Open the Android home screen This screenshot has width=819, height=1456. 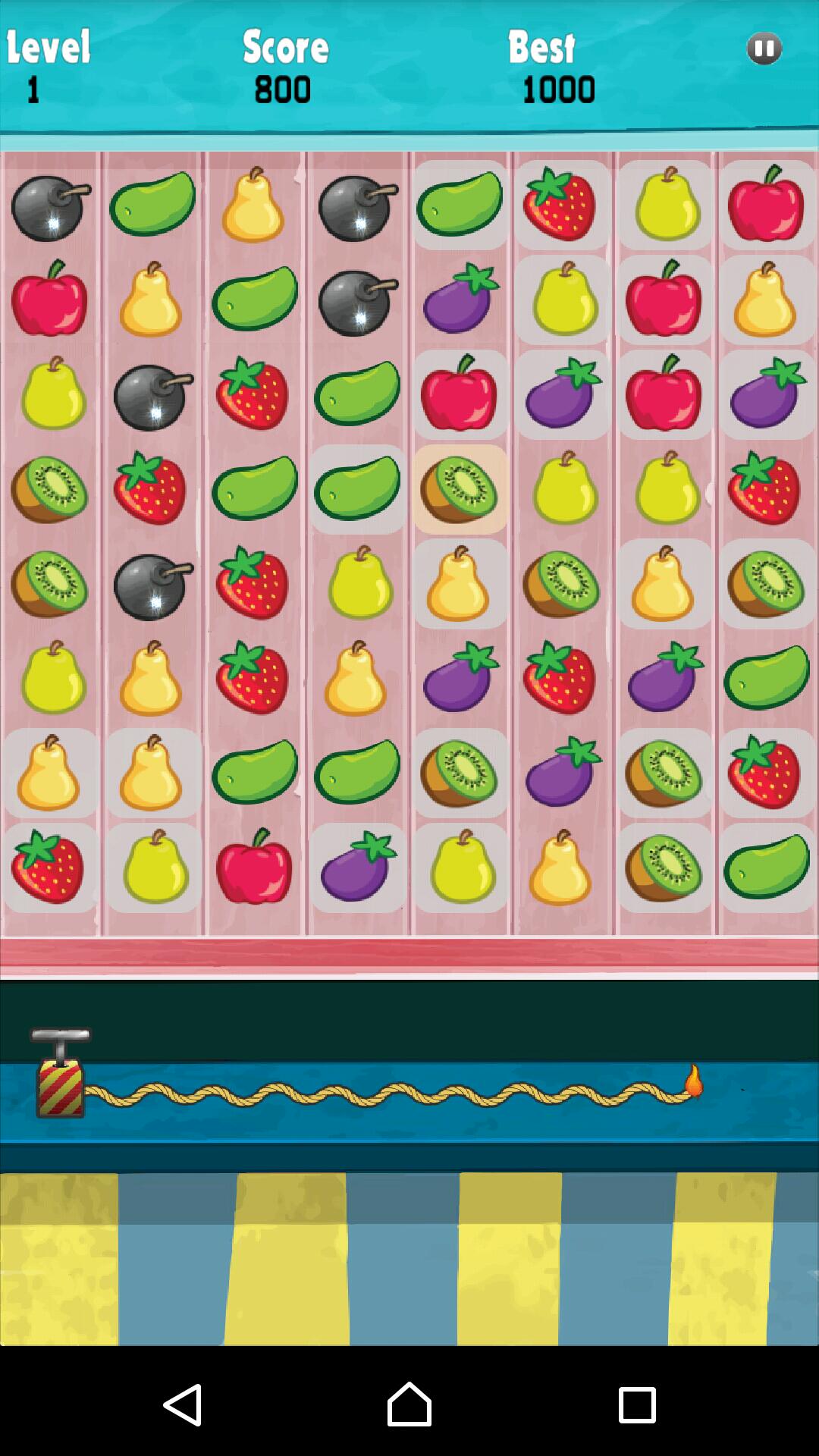tap(409, 1405)
